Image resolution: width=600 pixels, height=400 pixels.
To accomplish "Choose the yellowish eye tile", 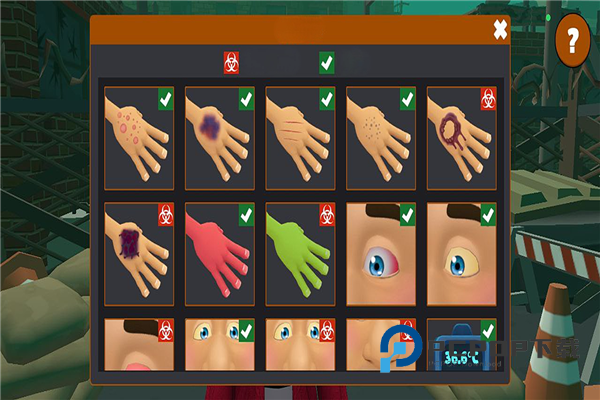I will 462,254.
